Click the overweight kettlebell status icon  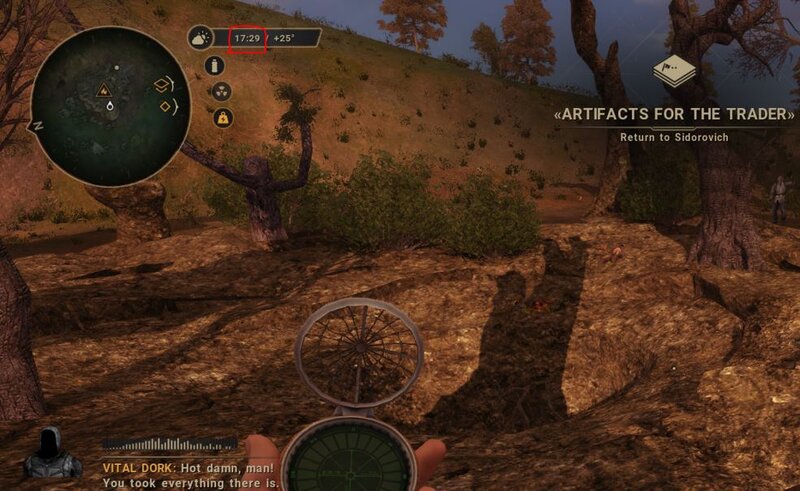[x=223, y=116]
